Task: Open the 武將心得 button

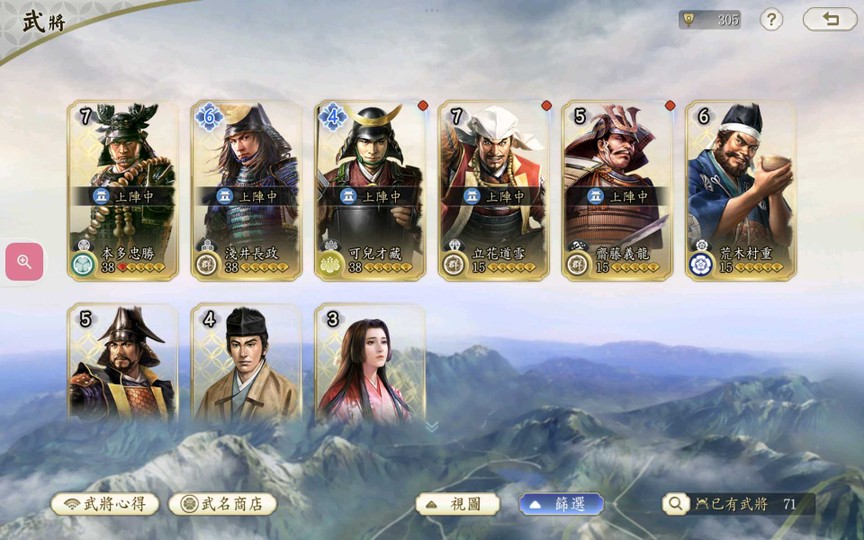Action: [x=105, y=504]
